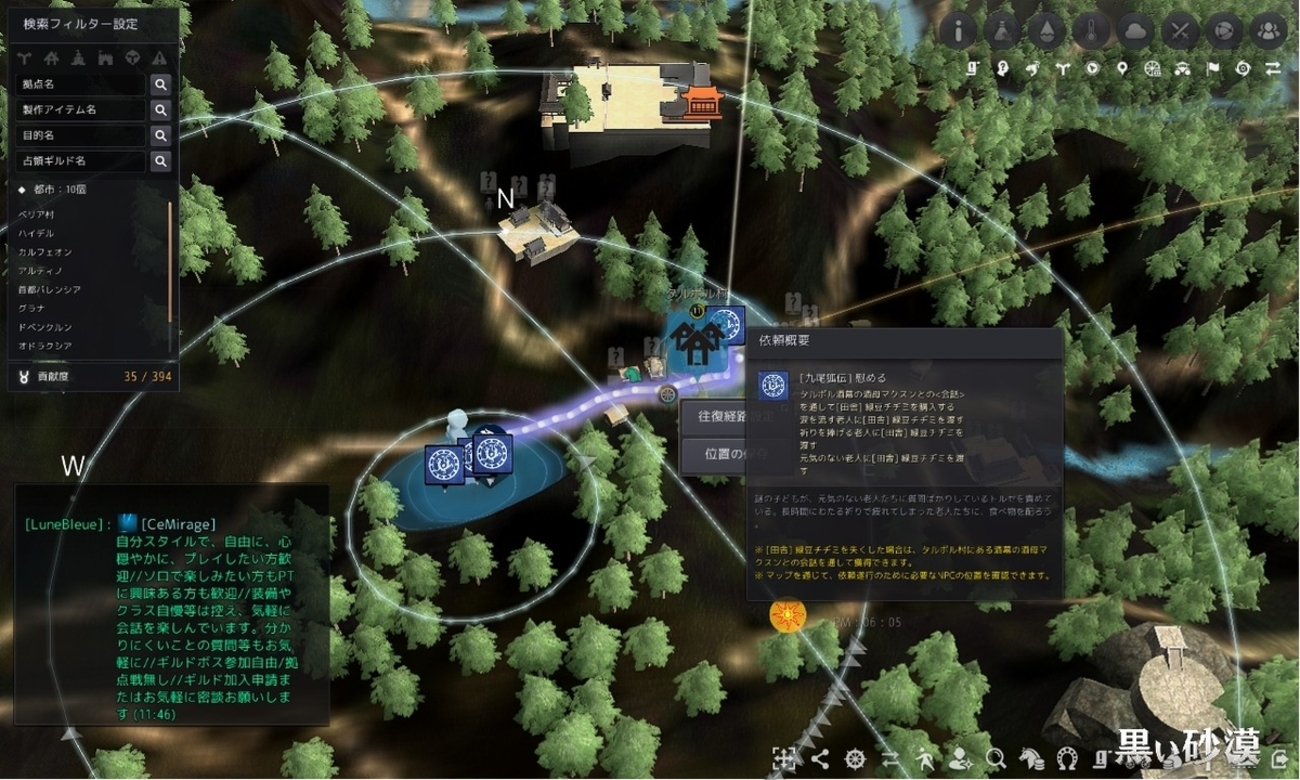Open the round info (i) map icon
The width and height of the screenshot is (1300, 780).
[x=959, y=30]
